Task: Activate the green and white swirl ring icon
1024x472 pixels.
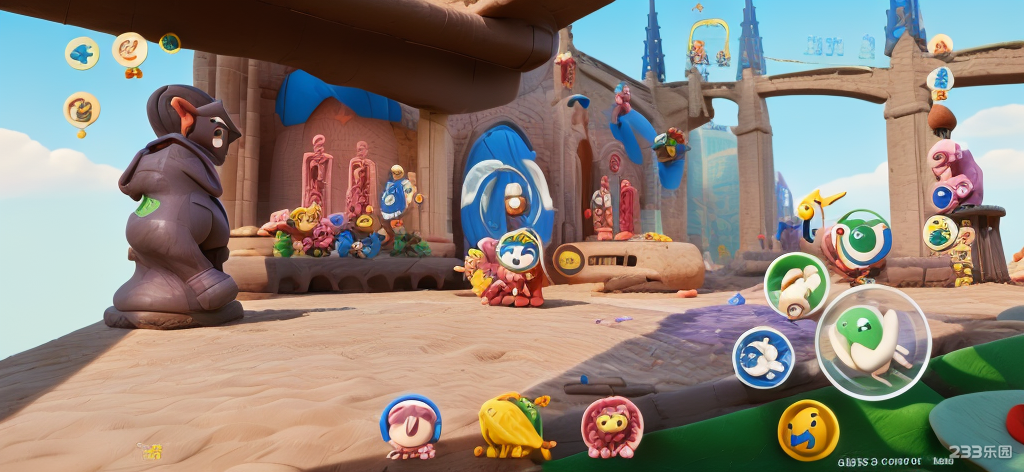Action: pos(862,239)
